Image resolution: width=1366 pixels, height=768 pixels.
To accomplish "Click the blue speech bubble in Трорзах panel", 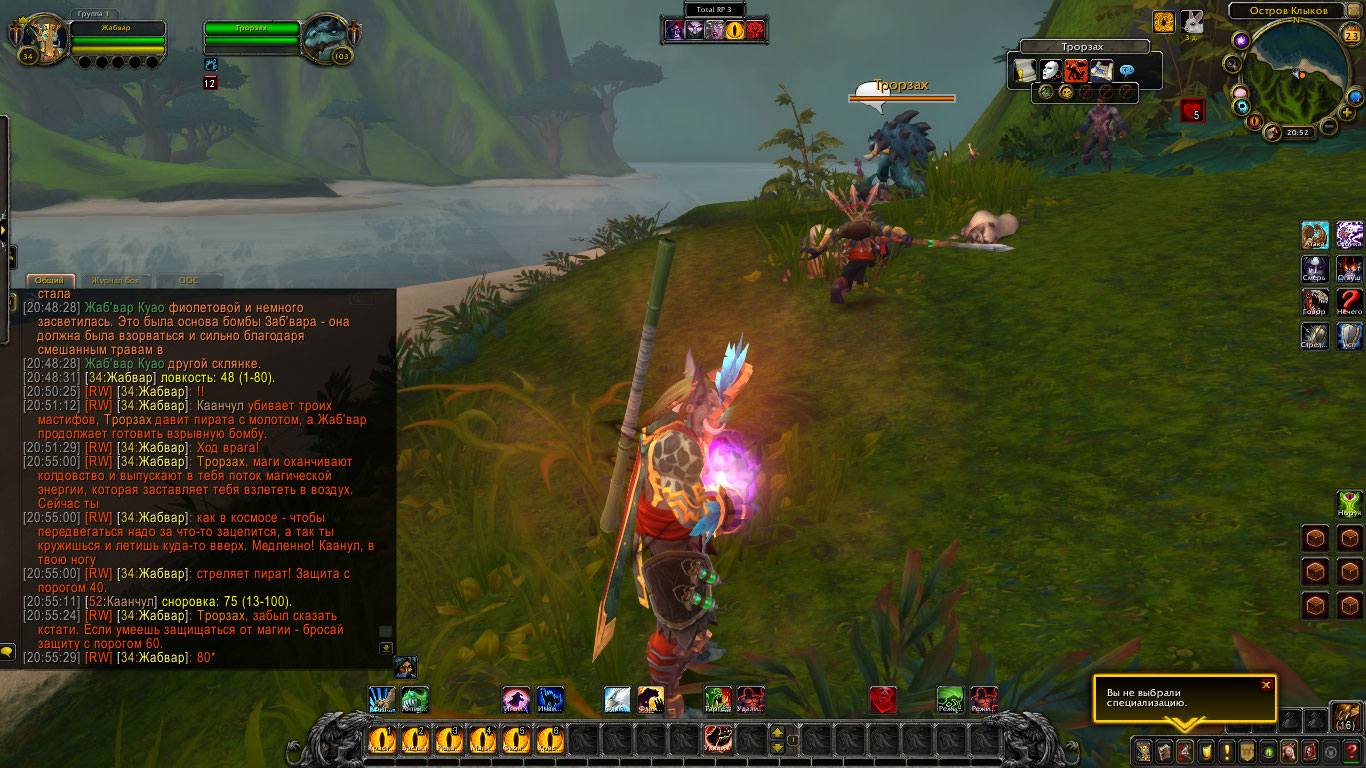I will click(x=1126, y=71).
